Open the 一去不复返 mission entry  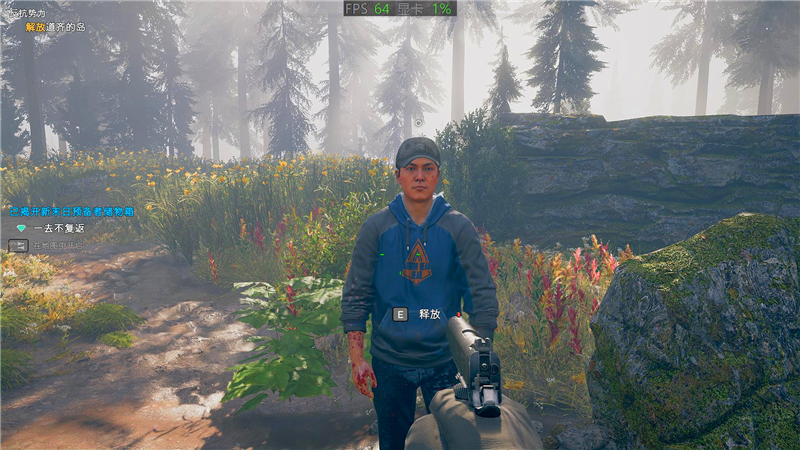(x=58, y=228)
